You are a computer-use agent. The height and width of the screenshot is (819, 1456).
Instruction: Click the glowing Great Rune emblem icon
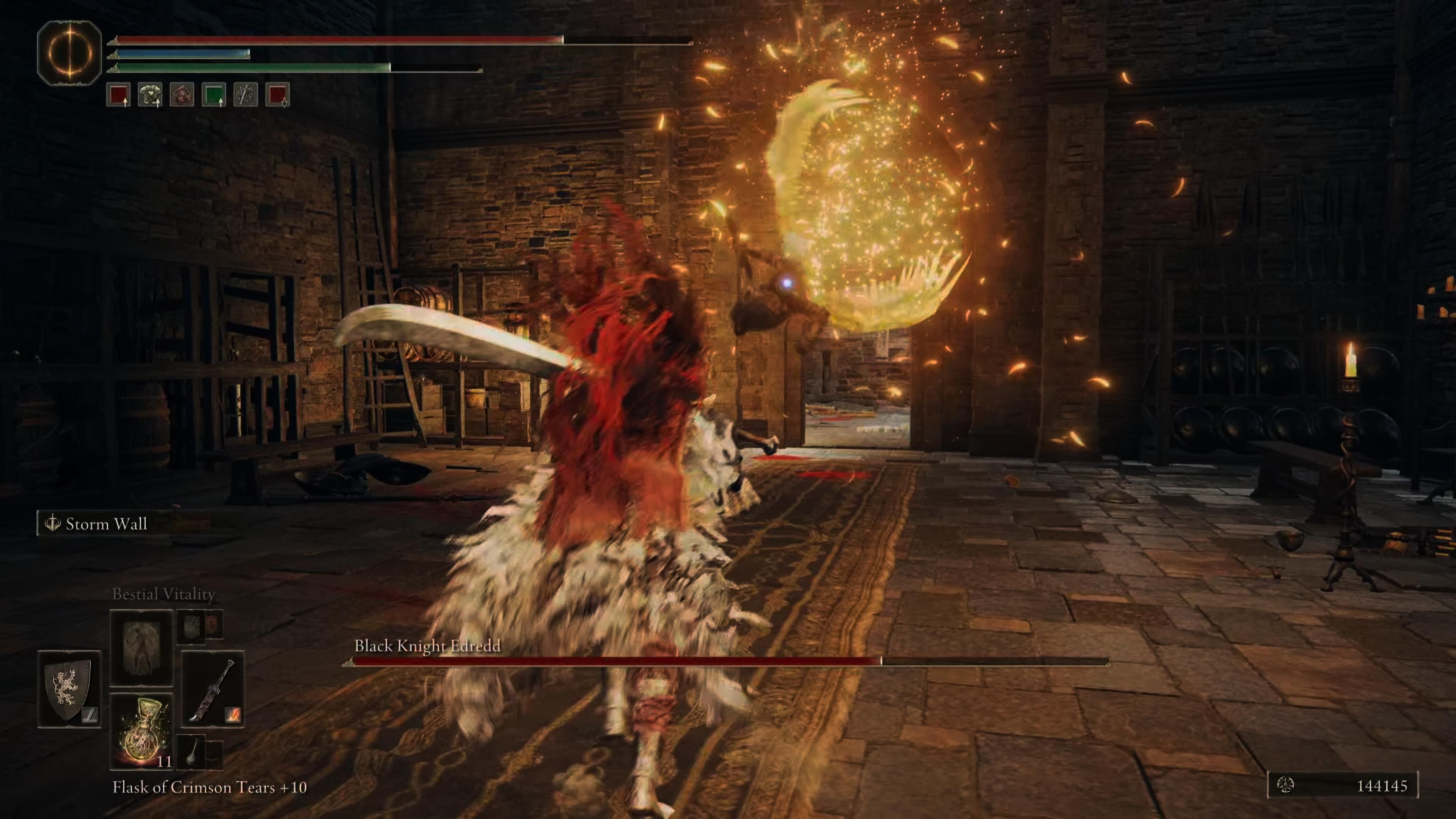(69, 53)
